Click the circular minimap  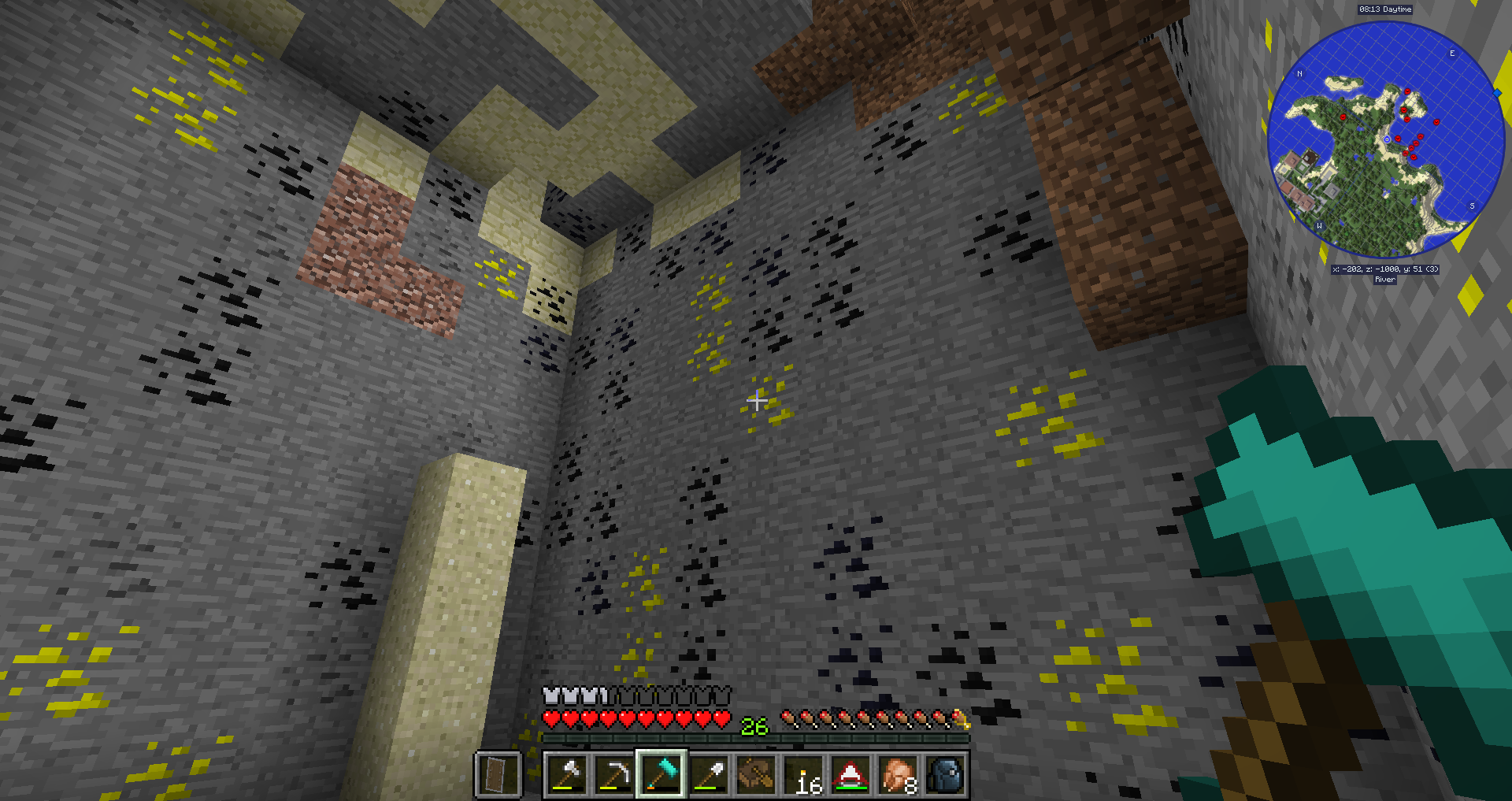(1385, 140)
